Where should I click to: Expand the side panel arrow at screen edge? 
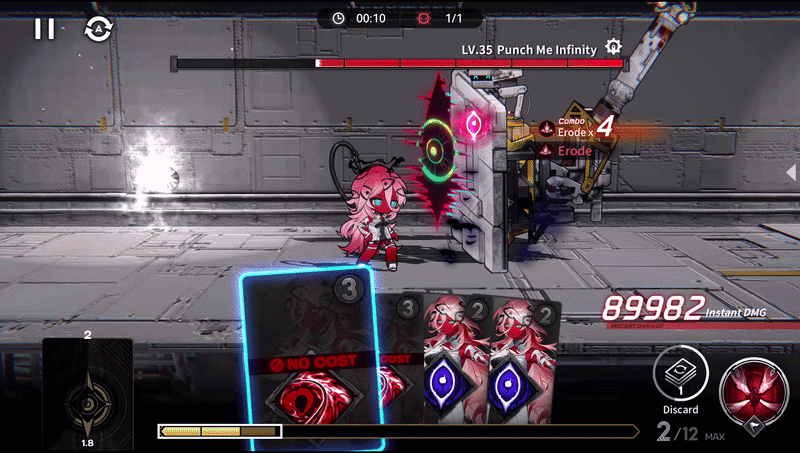point(791,172)
